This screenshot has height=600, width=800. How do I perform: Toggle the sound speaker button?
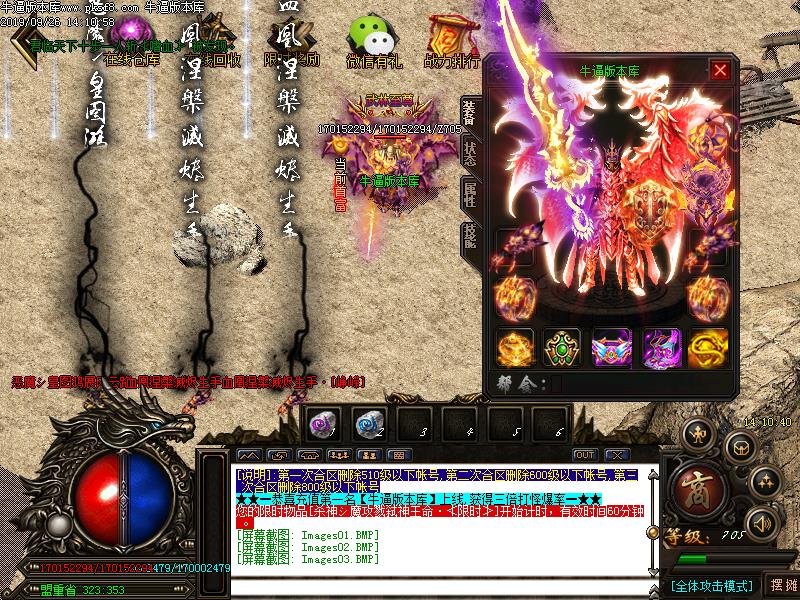[763, 522]
